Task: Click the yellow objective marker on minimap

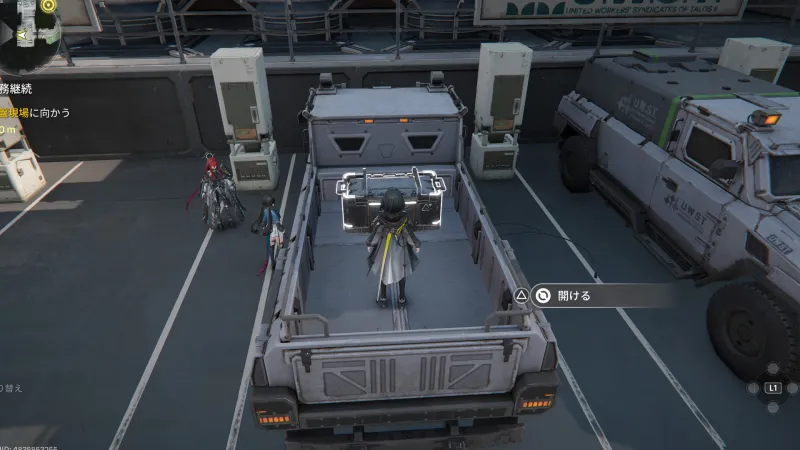Action: [x=47, y=5]
